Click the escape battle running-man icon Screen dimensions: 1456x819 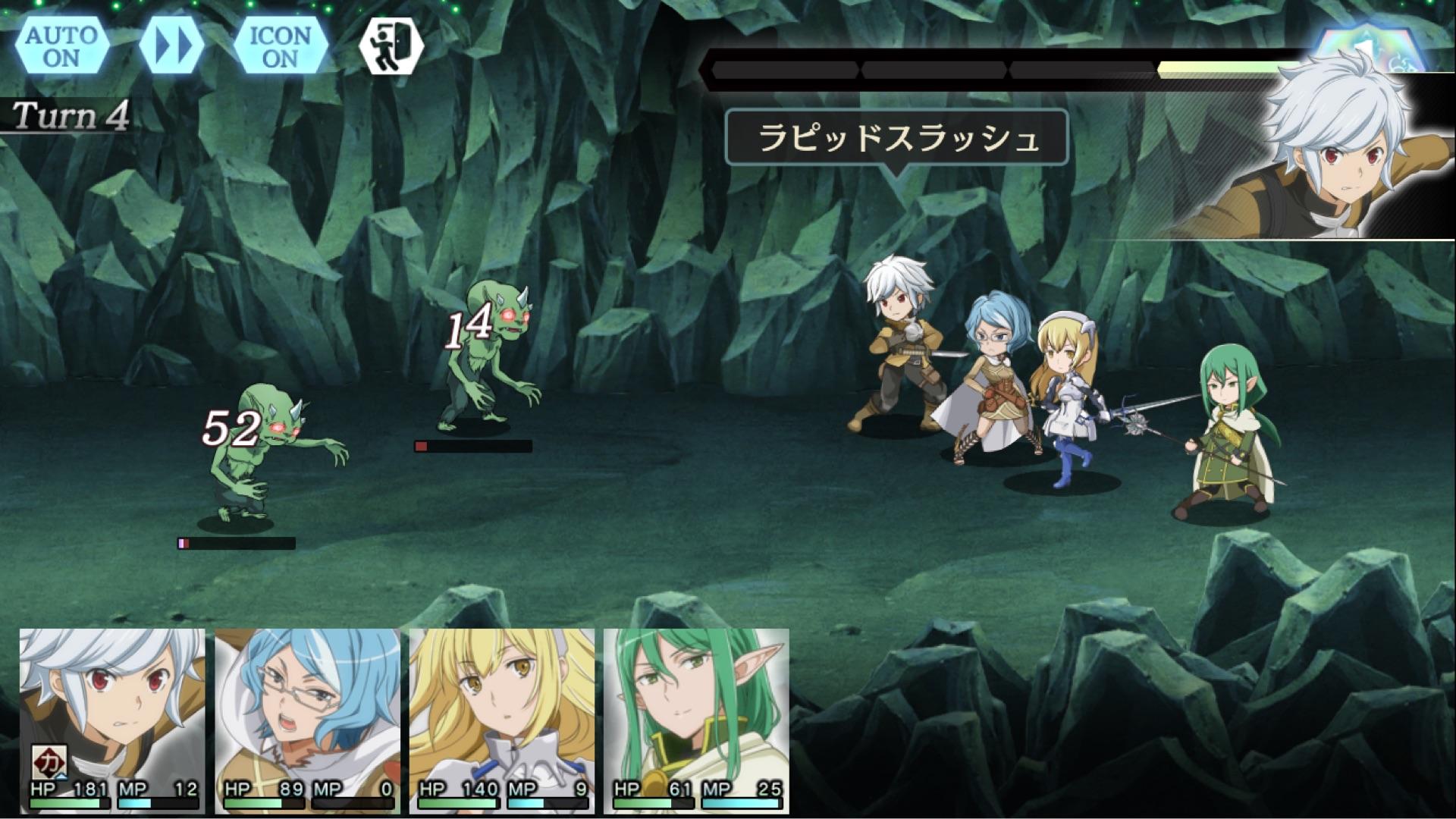(391, 46)
